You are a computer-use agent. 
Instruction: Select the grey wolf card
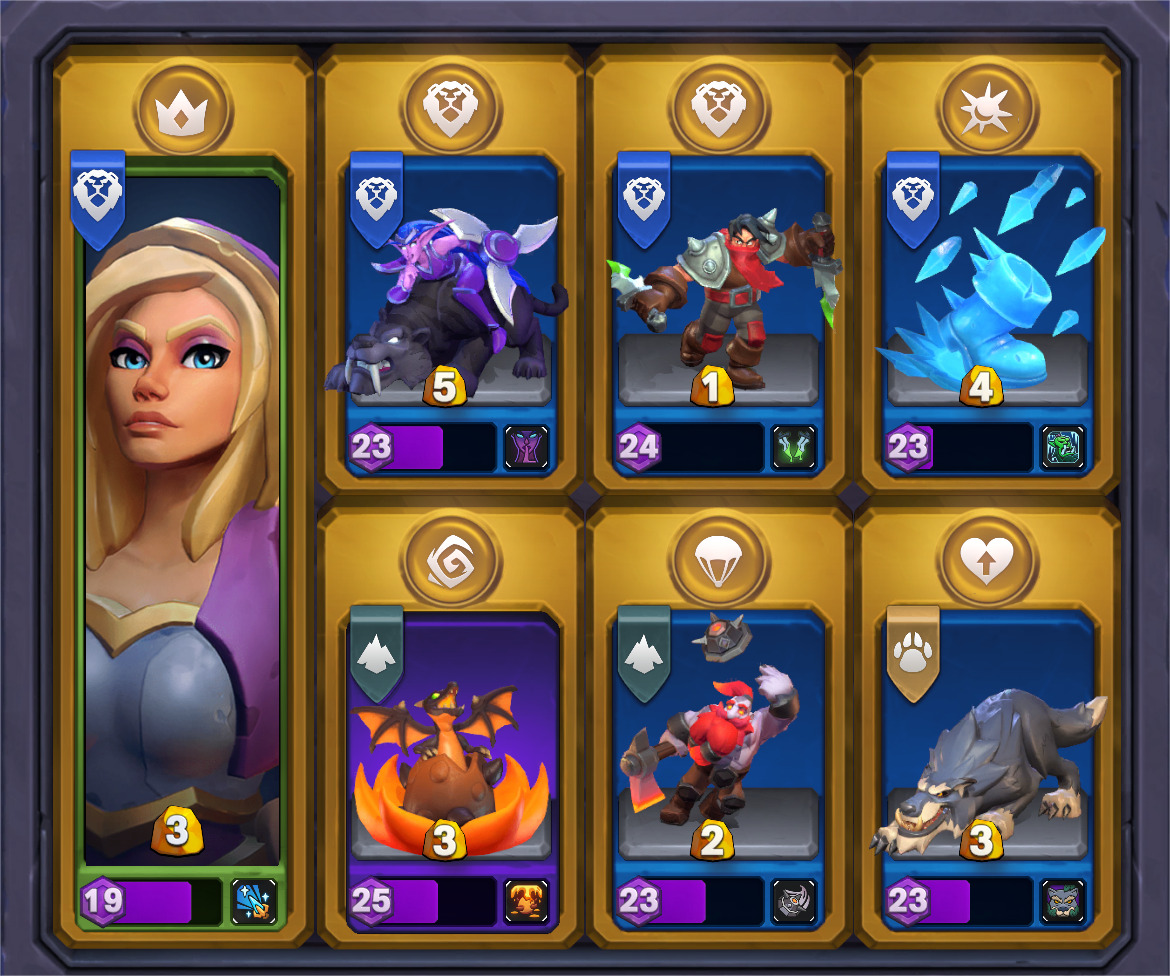(986, 760)
